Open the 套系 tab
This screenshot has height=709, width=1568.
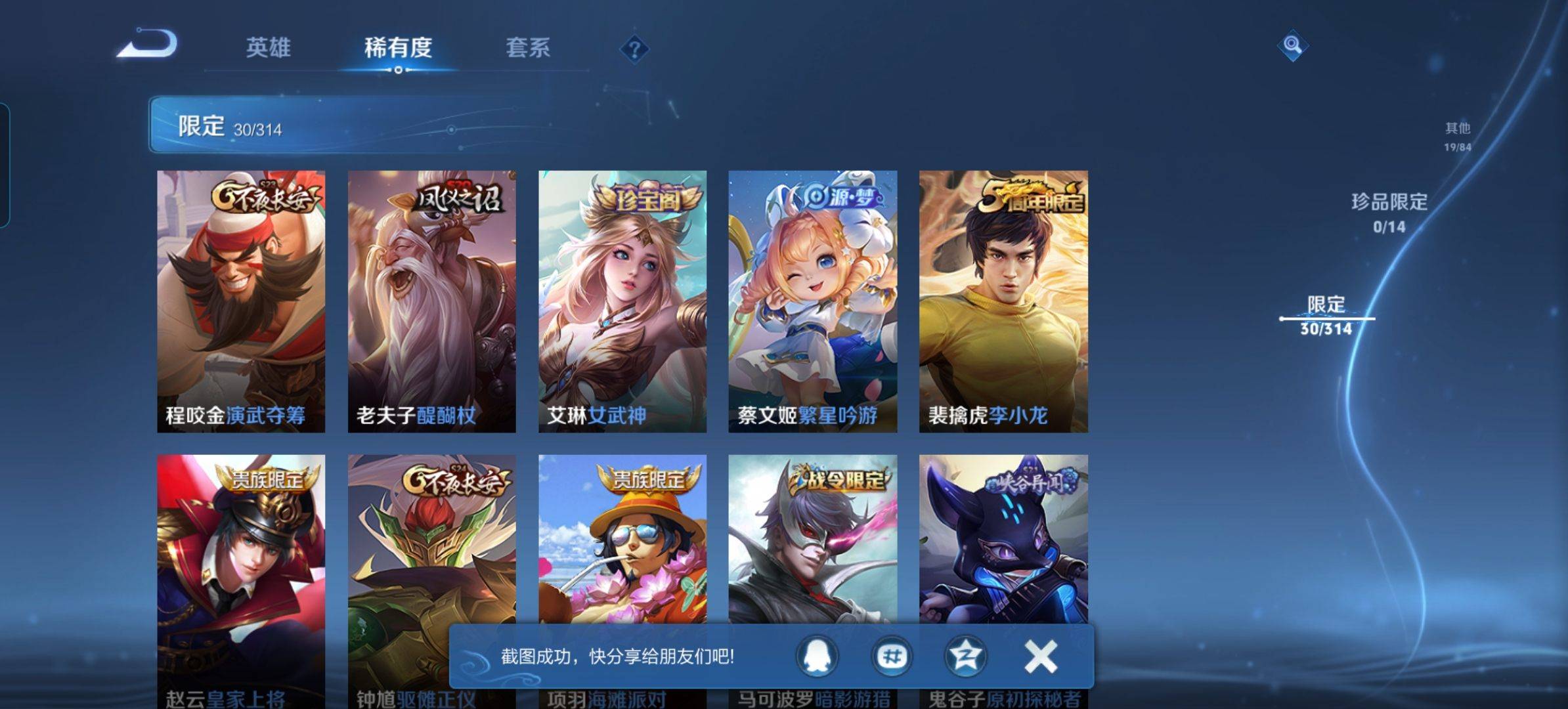[x=528, y=47]
